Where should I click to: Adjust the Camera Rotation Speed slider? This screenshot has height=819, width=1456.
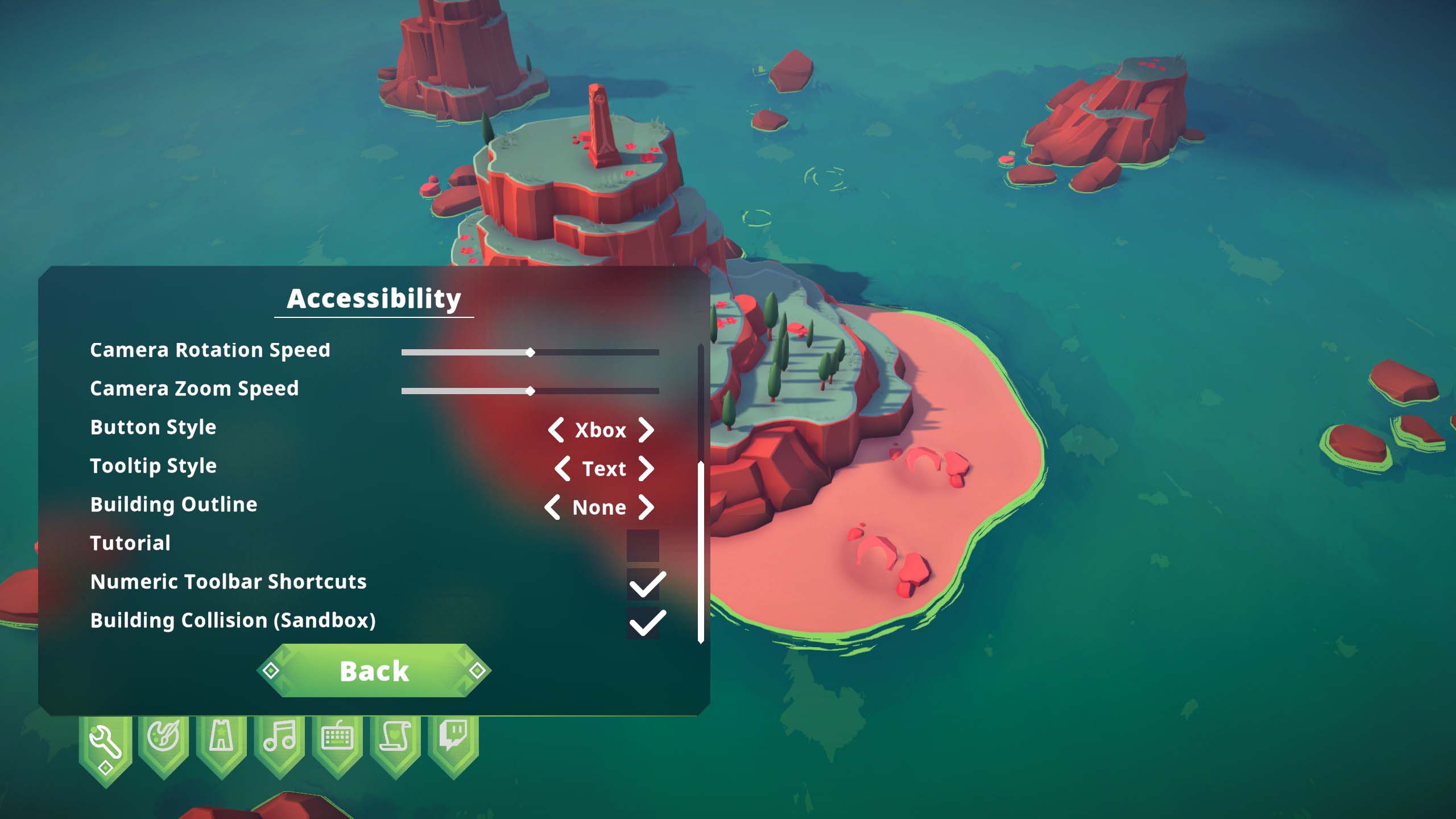point(530,353)
